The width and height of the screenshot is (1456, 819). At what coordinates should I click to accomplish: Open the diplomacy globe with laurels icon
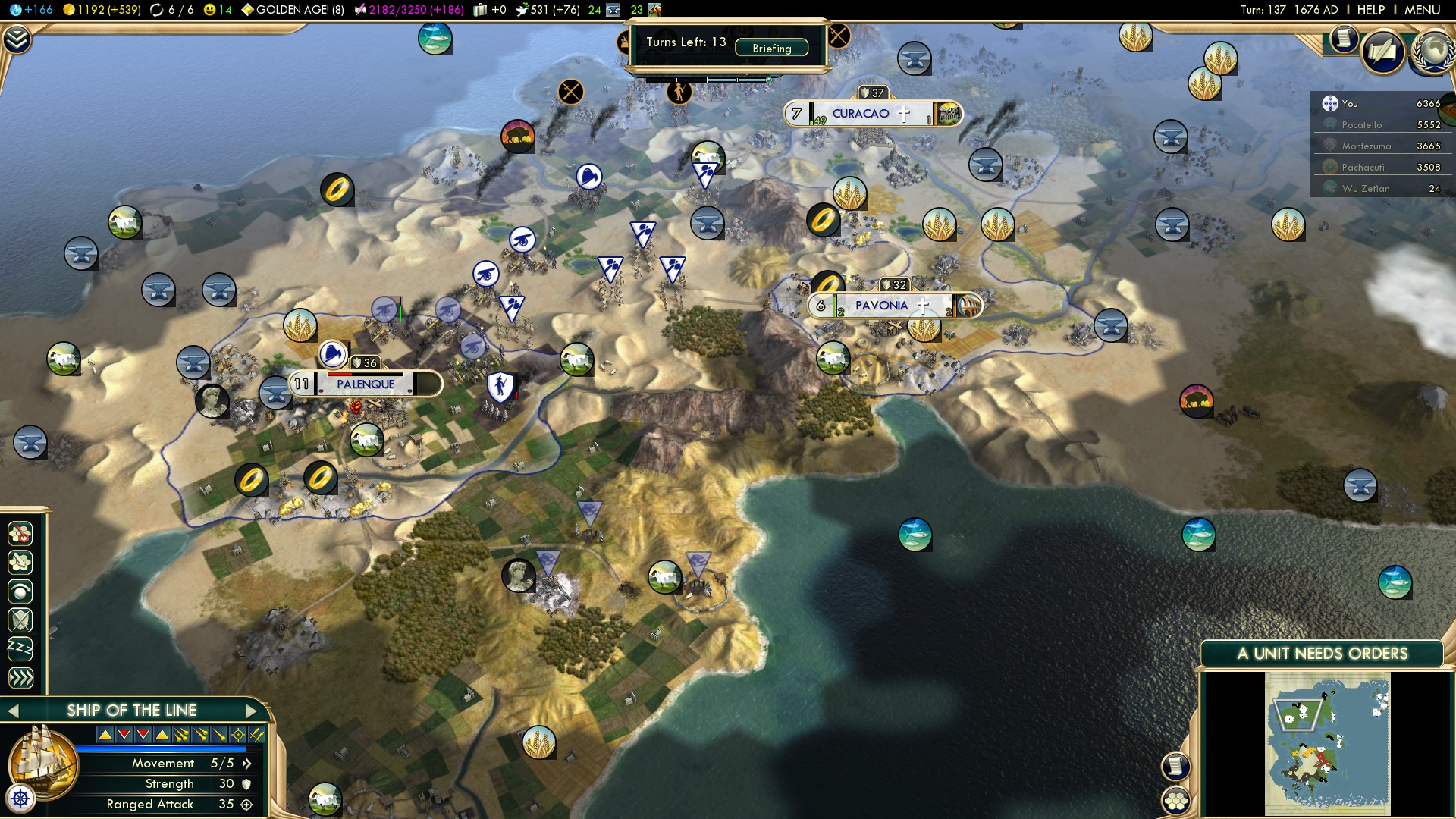coord(1432,52)
